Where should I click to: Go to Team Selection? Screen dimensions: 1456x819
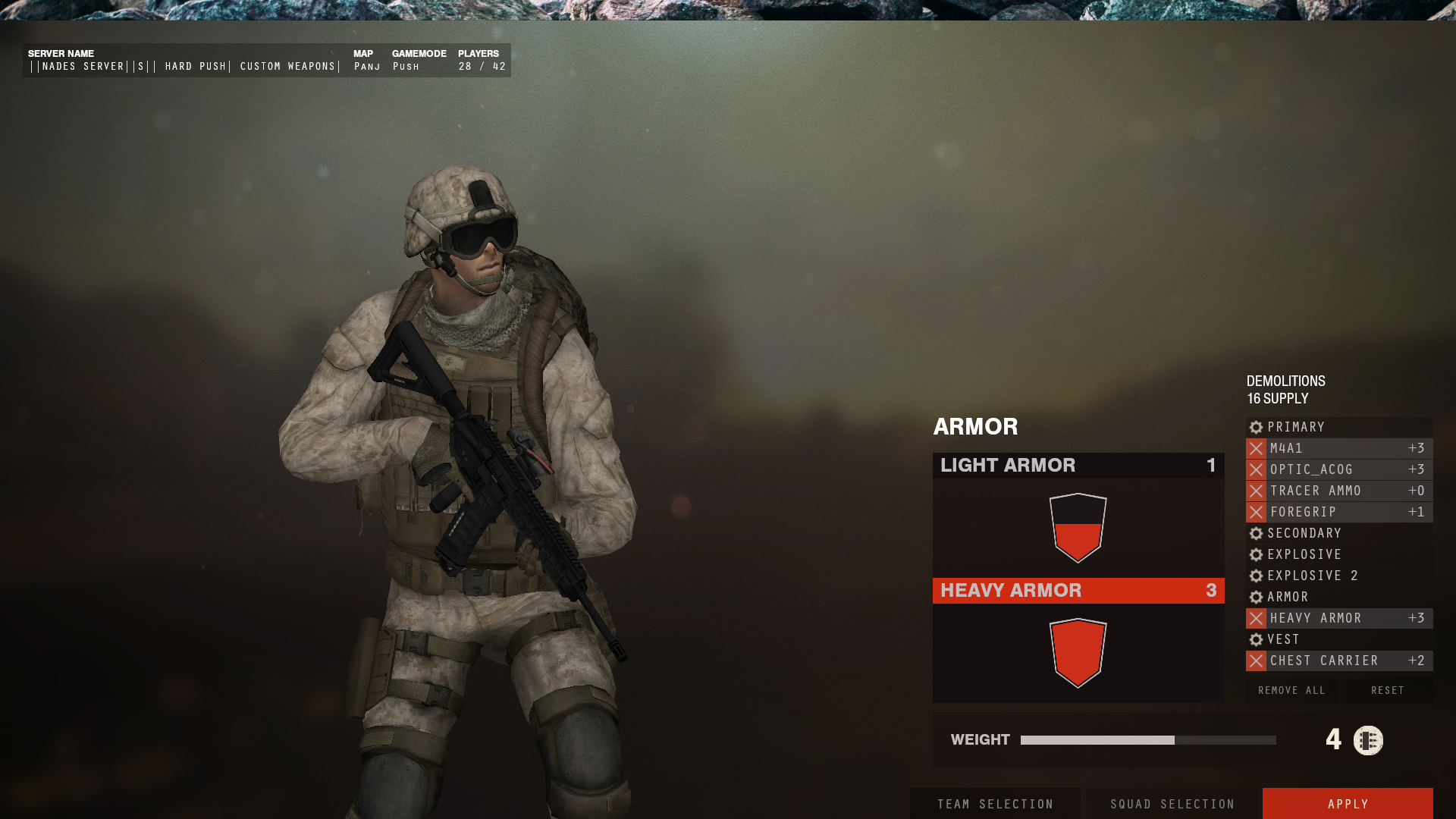pyautogui.click(x=995, y=804)
